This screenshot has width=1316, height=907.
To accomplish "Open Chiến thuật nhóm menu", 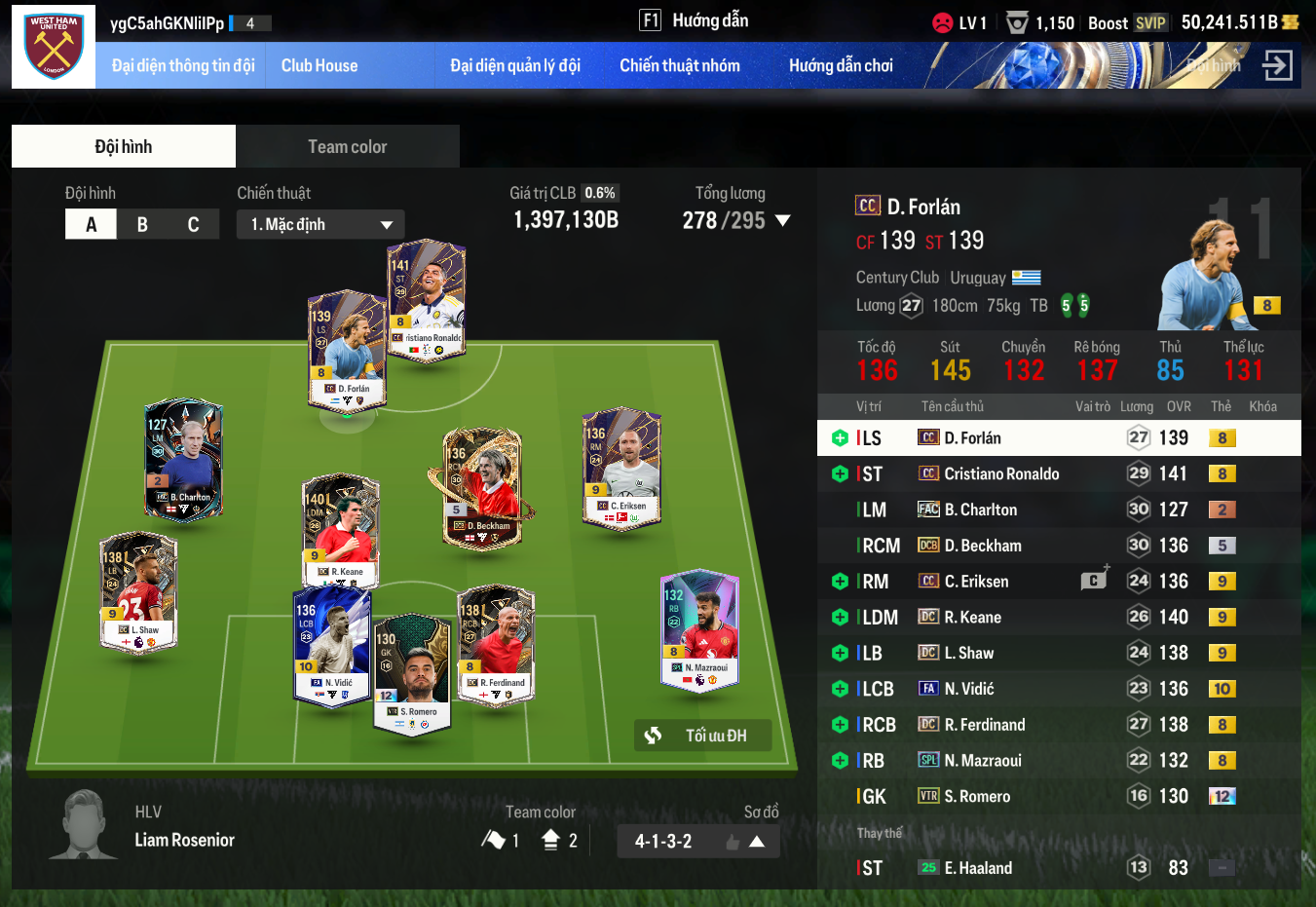I will pos(680,65).
